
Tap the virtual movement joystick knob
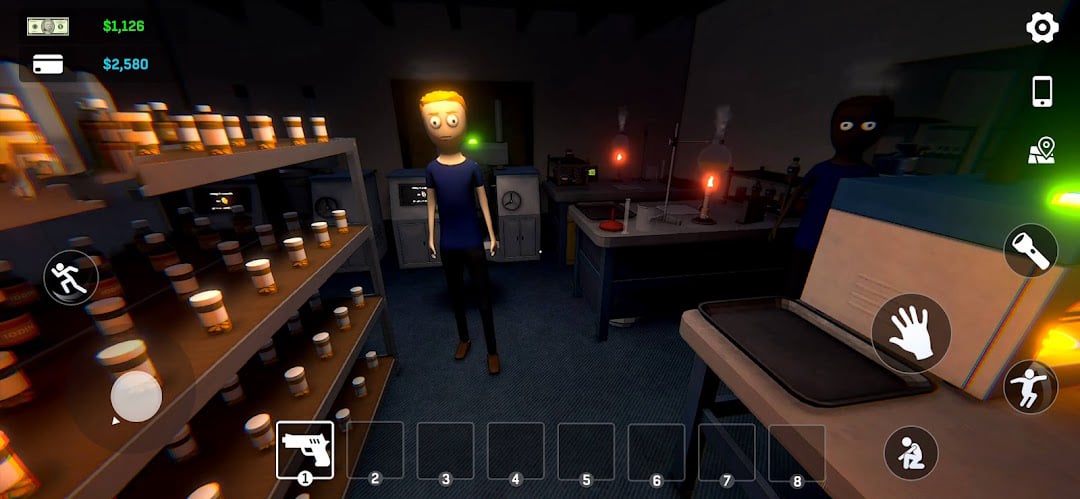[x=135, y=396]
